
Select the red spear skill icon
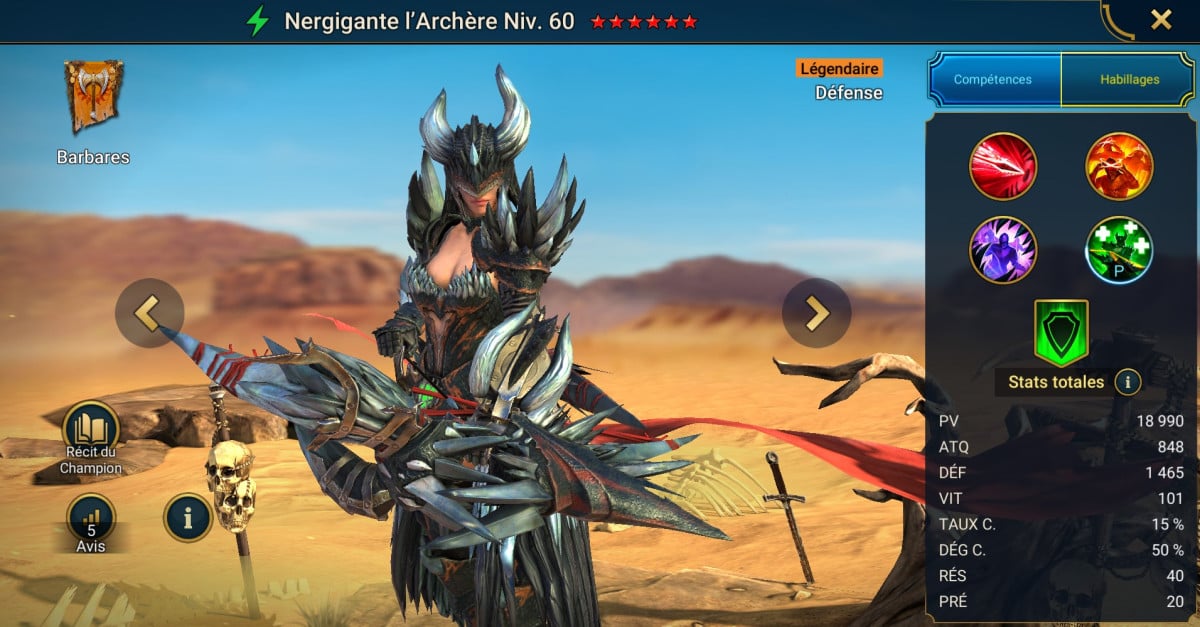click(x=1003, y=166)
